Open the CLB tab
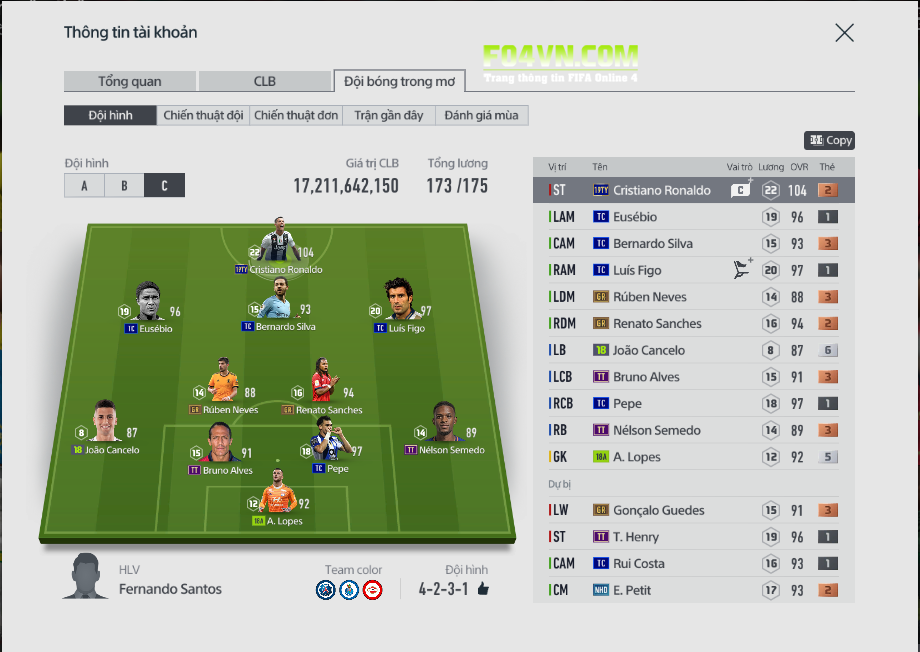Screen dimensions: 920x652 pos(264,81)
